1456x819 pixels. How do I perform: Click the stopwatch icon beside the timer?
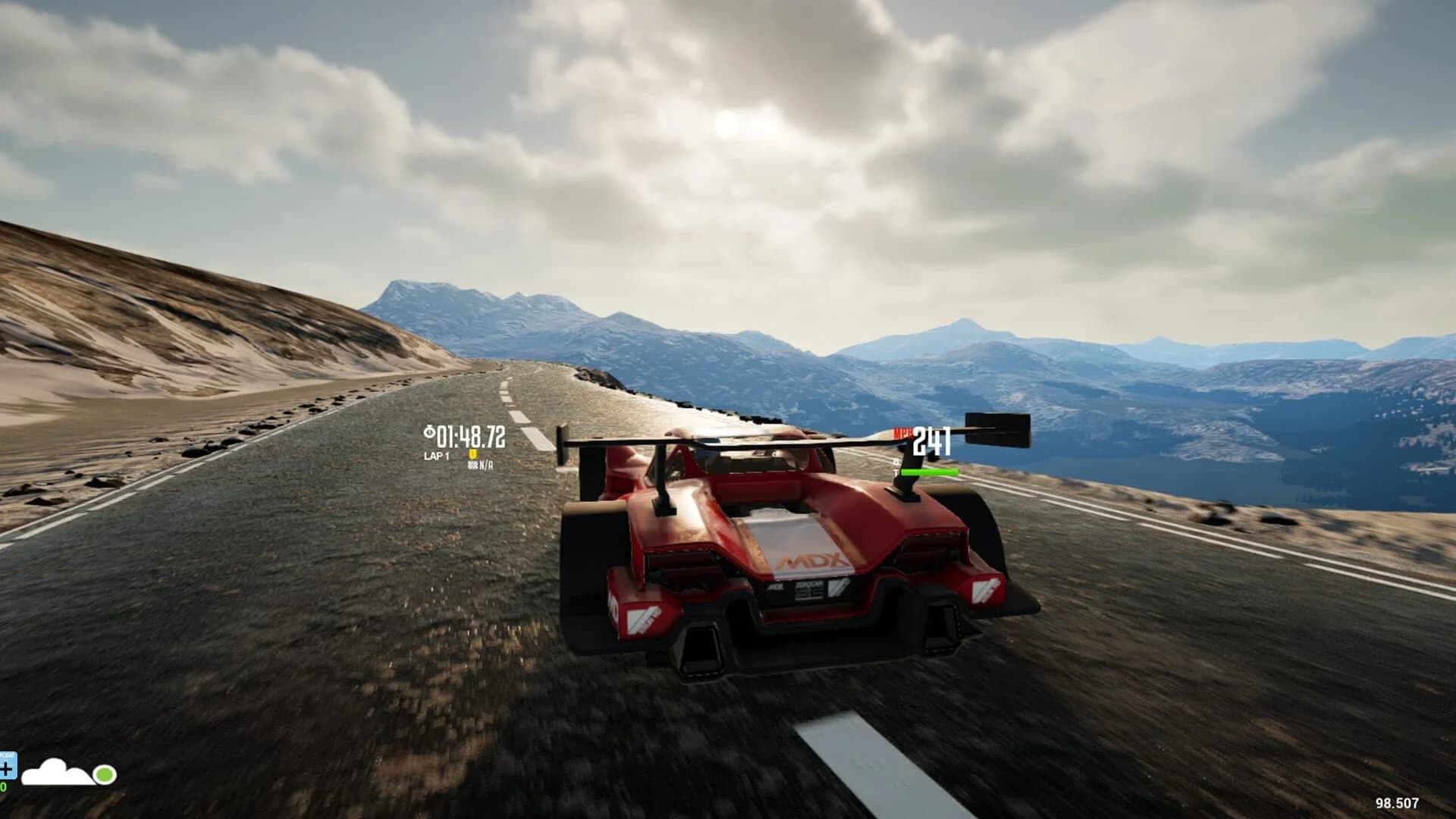click(x=429, y=431)
